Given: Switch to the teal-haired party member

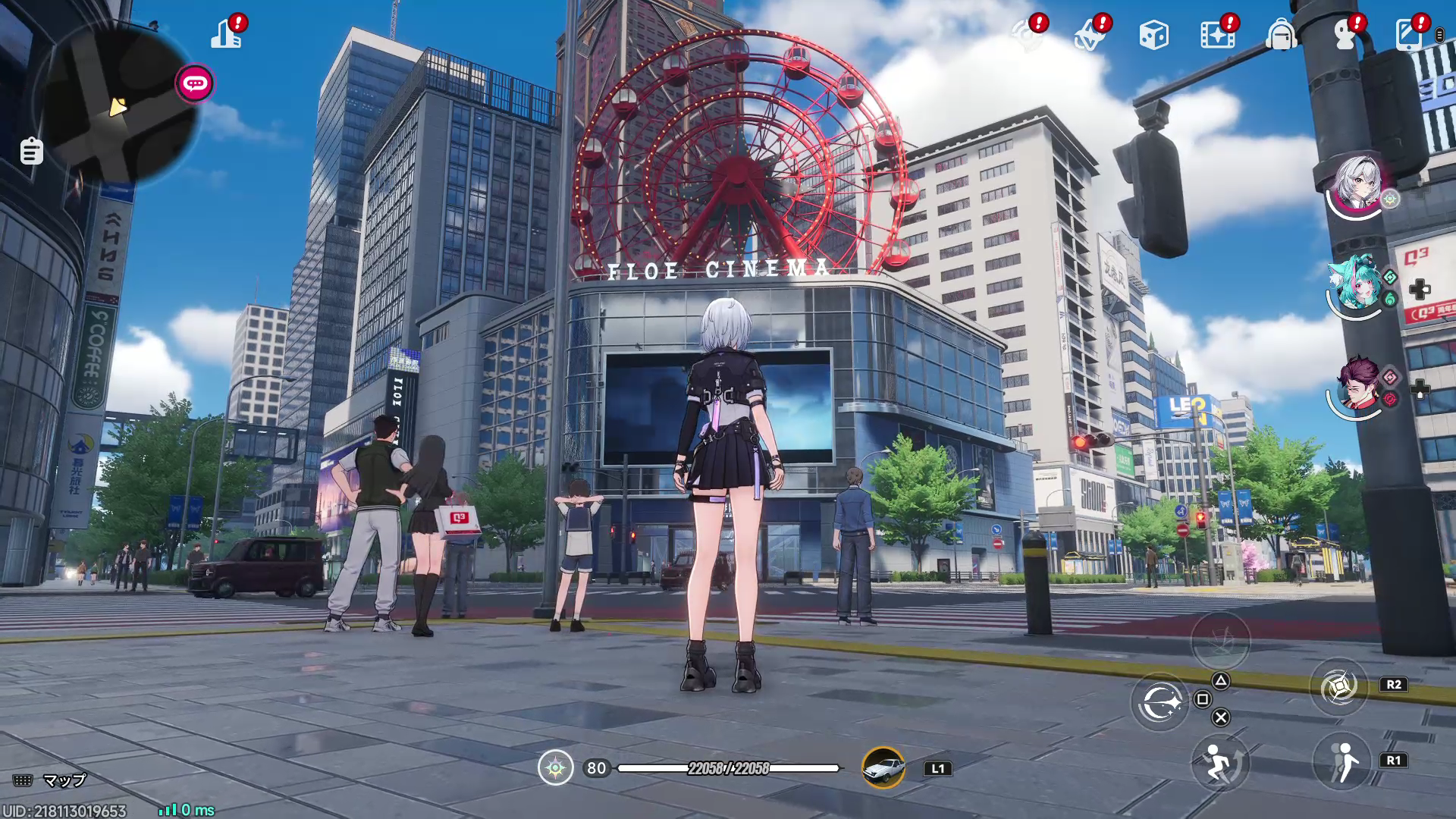Looking at the screenshot, I should [x=1357, y=284].
